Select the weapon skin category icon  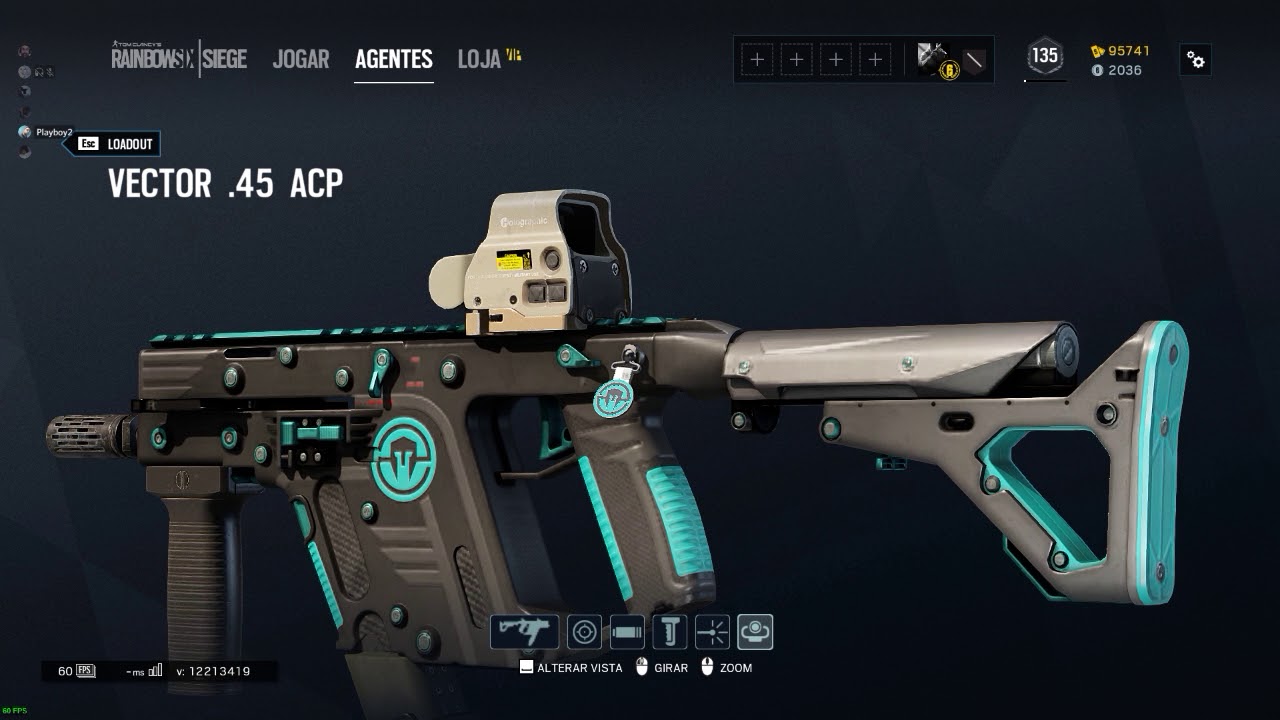525,632
